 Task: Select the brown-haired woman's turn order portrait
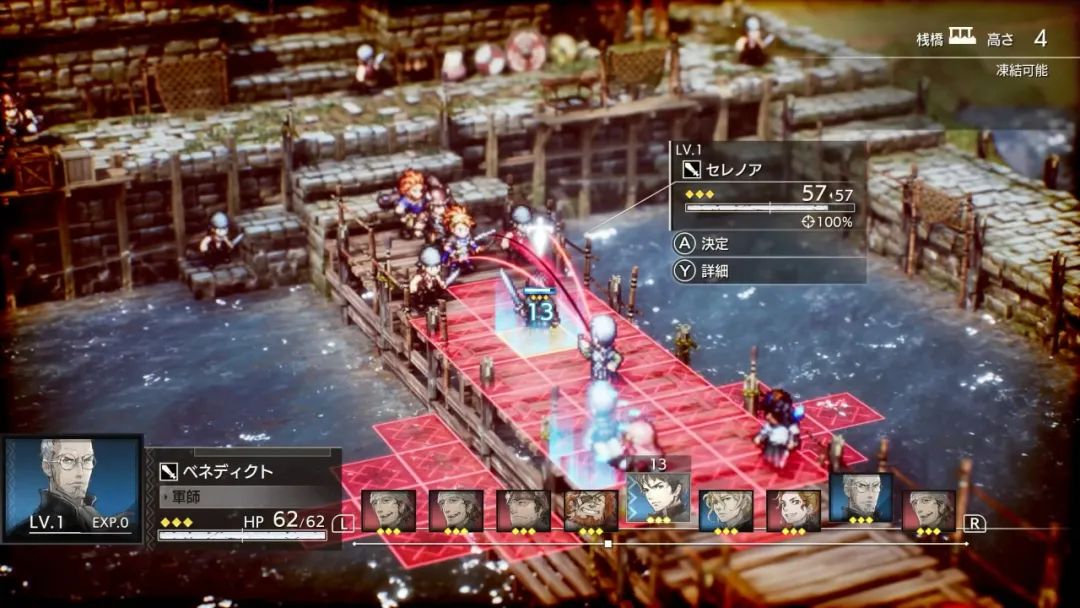click(793, 510)
